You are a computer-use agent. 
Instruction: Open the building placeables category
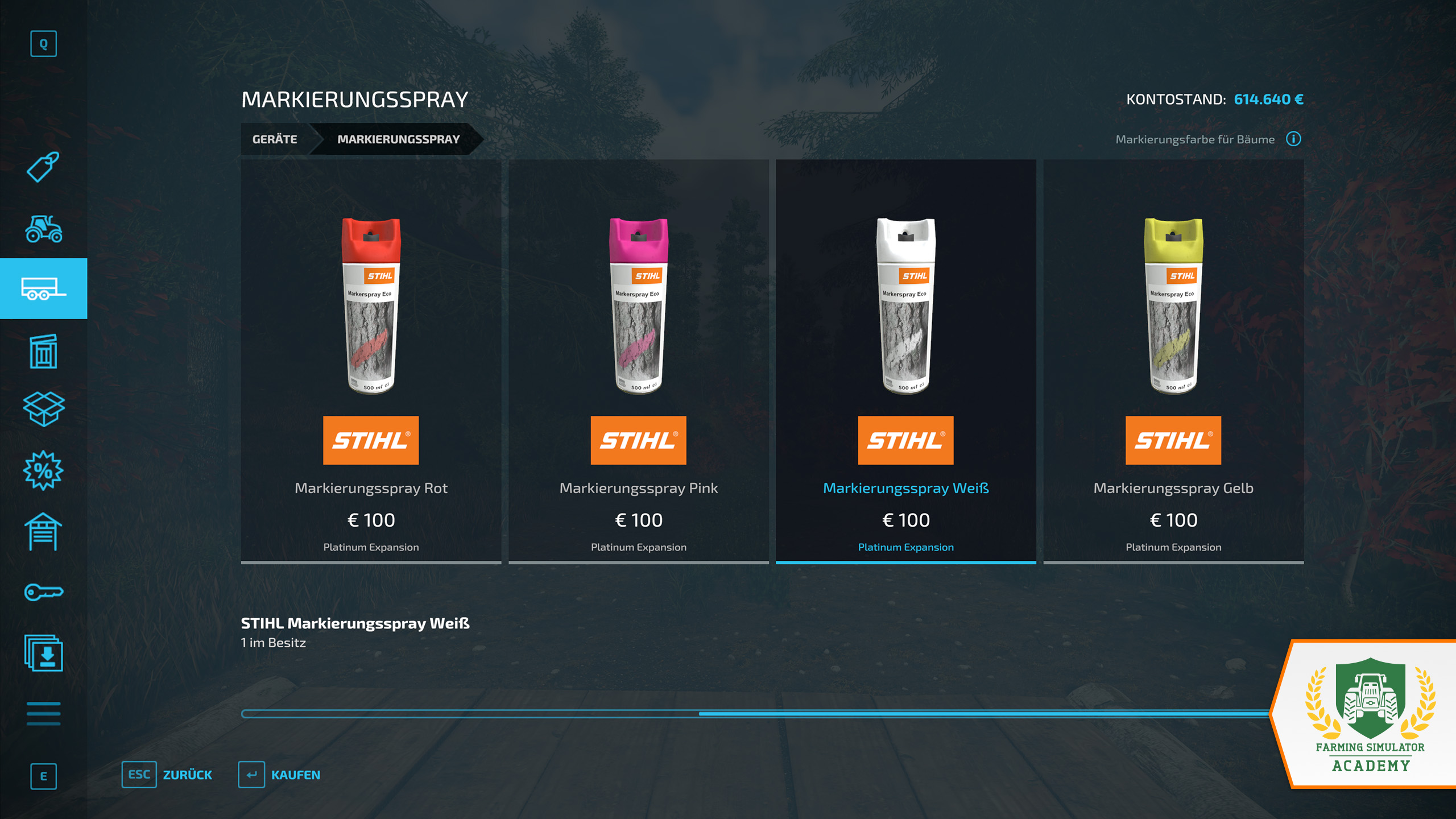tap(43, 351)
